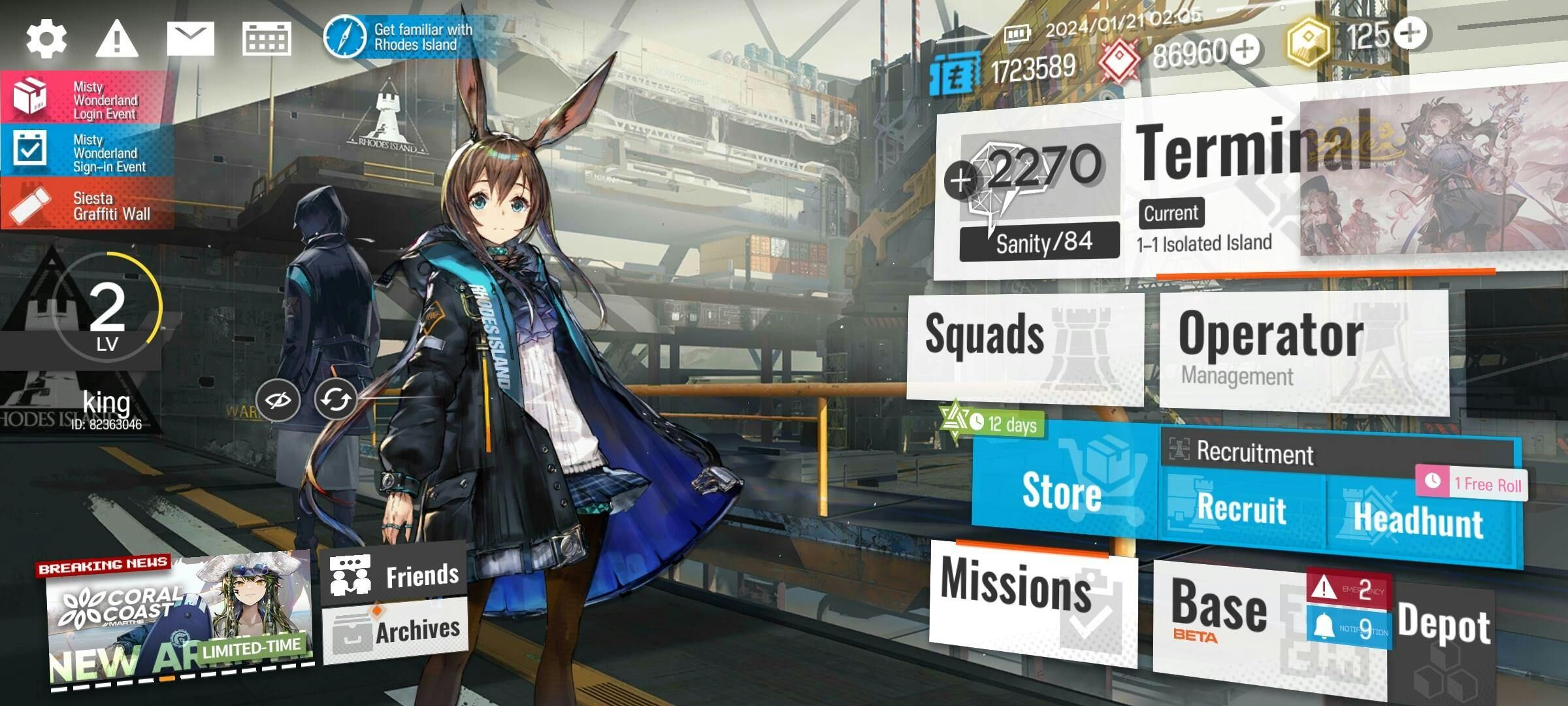
Task: Open the Squads menu
Action: pyautogui.click(x=1023, y=346)
